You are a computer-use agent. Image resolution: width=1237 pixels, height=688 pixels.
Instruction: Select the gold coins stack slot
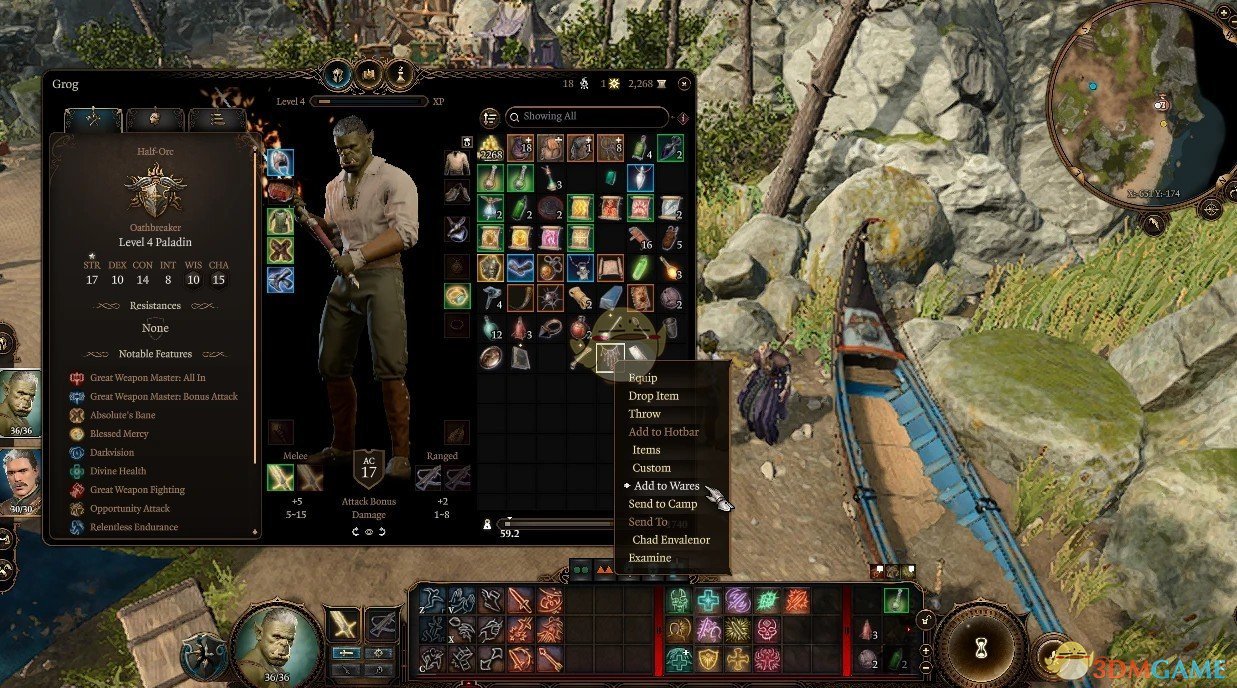(x=490, y=149)
